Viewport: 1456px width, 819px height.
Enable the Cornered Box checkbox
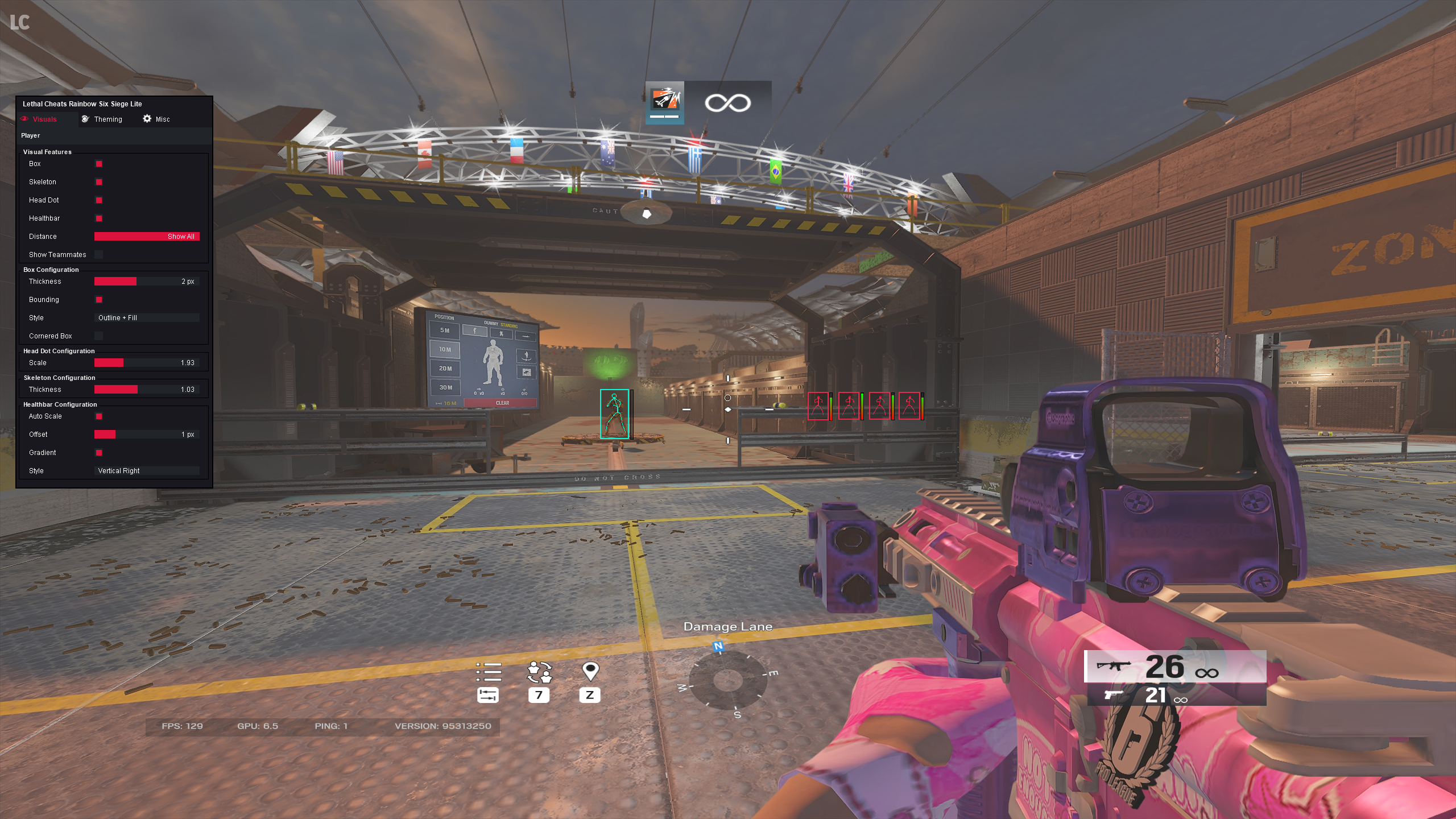tap(99, 336)
